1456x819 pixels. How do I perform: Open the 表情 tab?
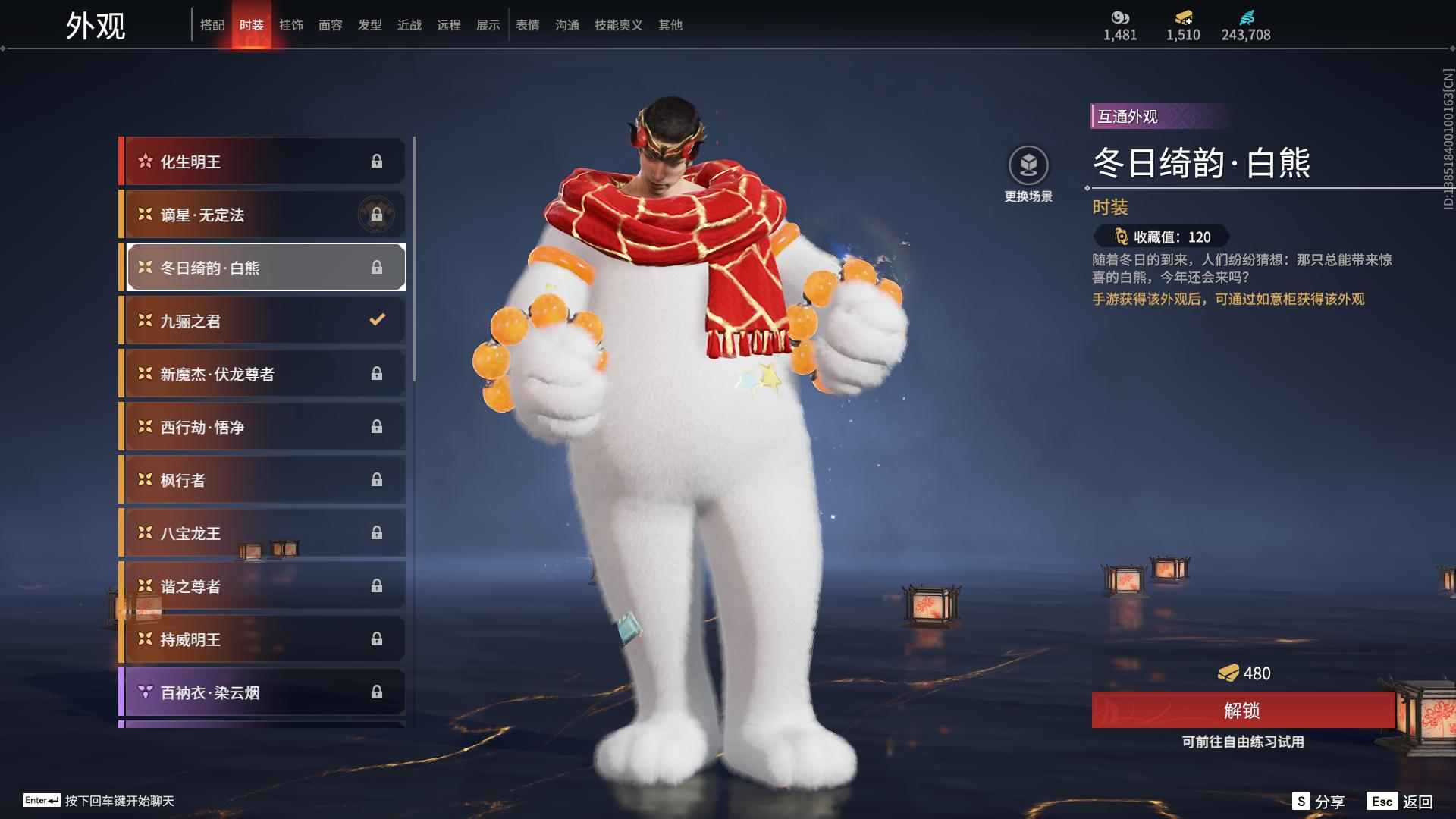pos(527,24)
